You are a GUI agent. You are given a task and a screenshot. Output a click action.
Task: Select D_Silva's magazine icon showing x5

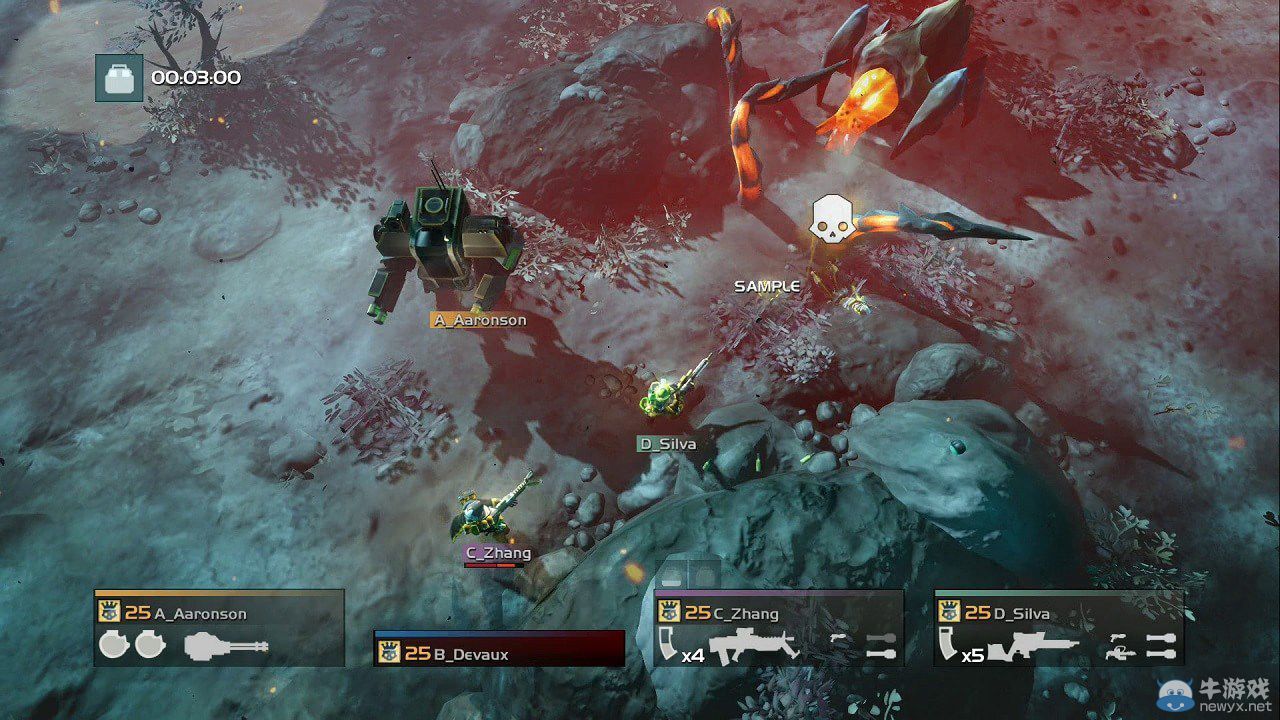coord(948,645)
